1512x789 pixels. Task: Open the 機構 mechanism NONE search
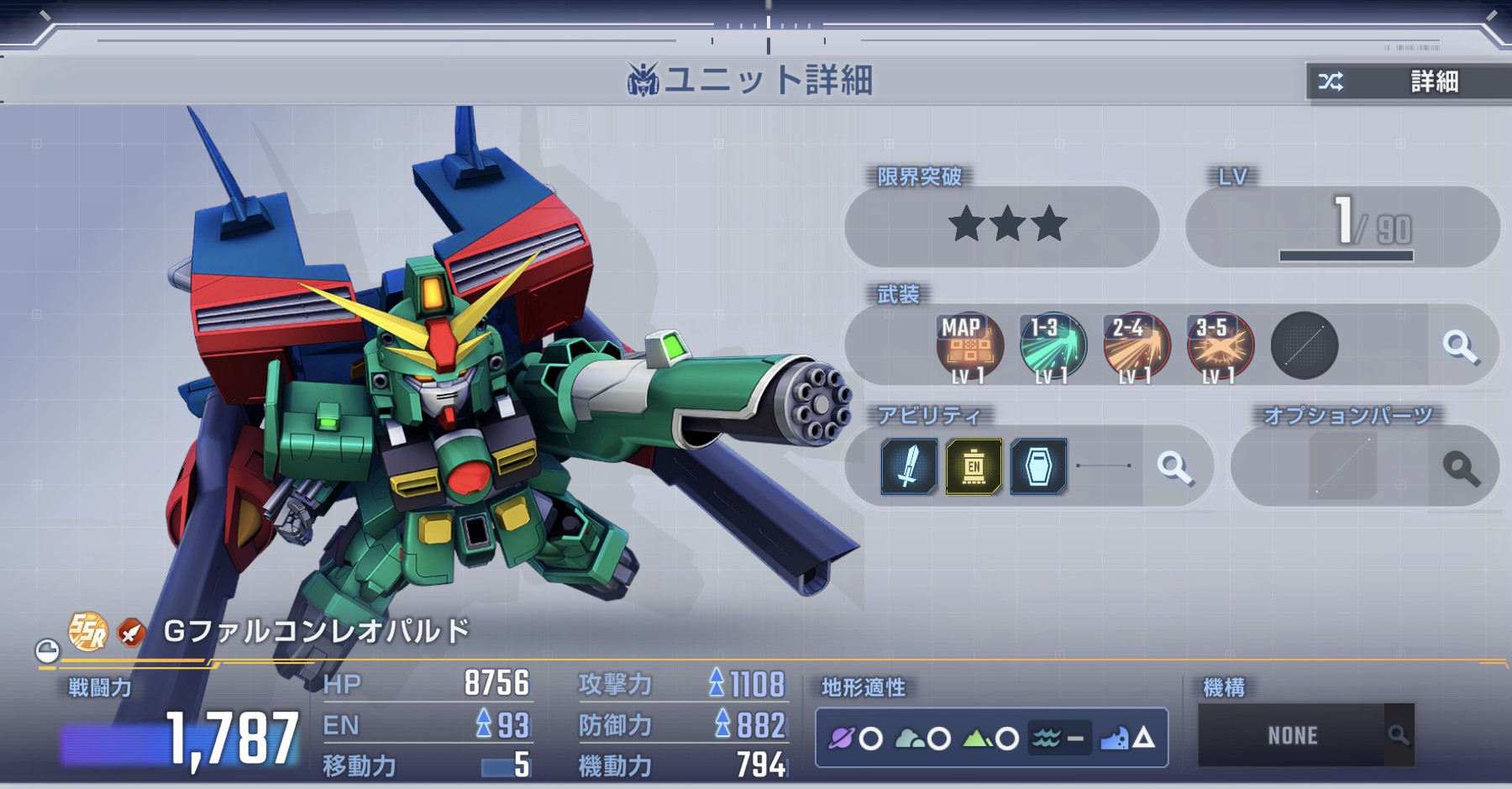coord(1398,736)
